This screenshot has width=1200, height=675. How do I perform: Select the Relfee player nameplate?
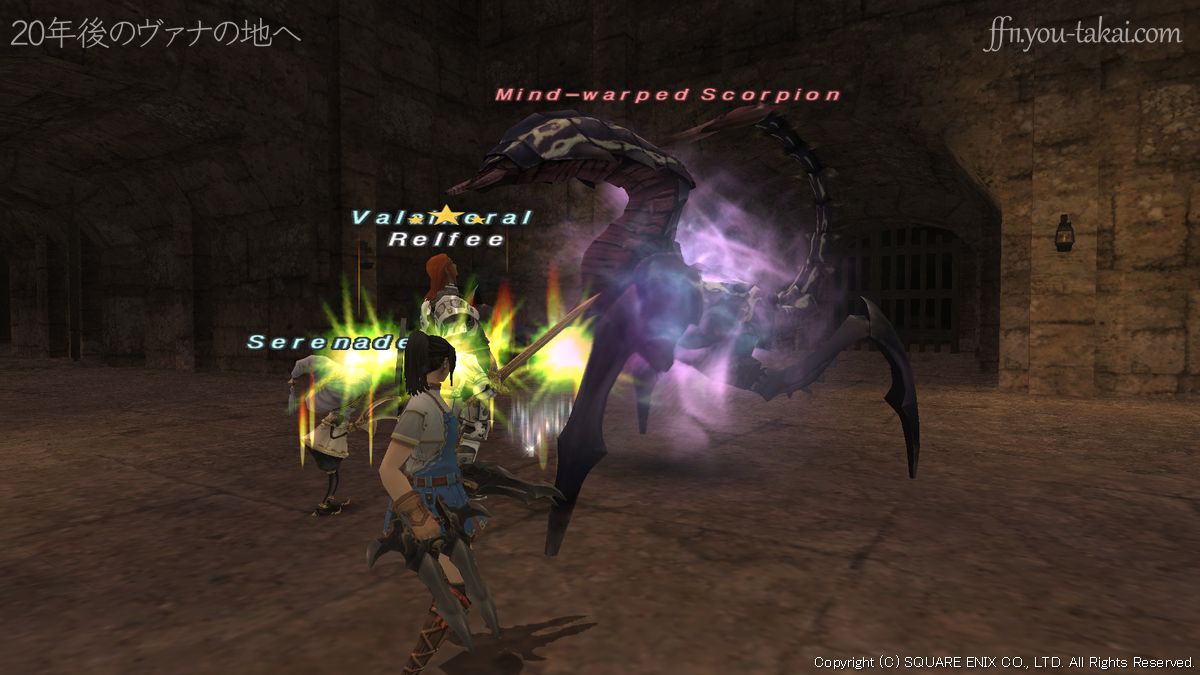(446, 239)
